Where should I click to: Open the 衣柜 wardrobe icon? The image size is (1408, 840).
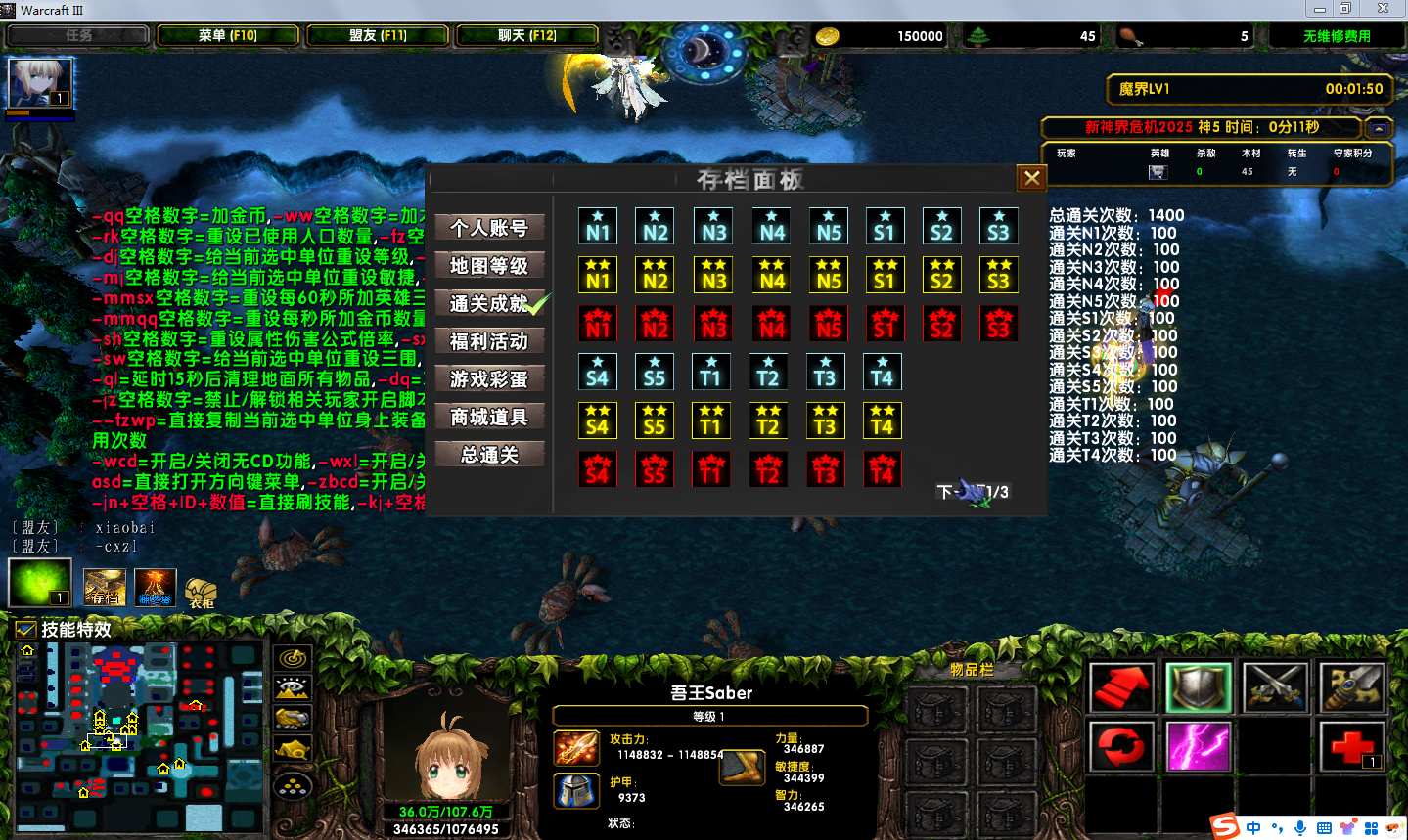pyautogui.click(x=201, y=591)
